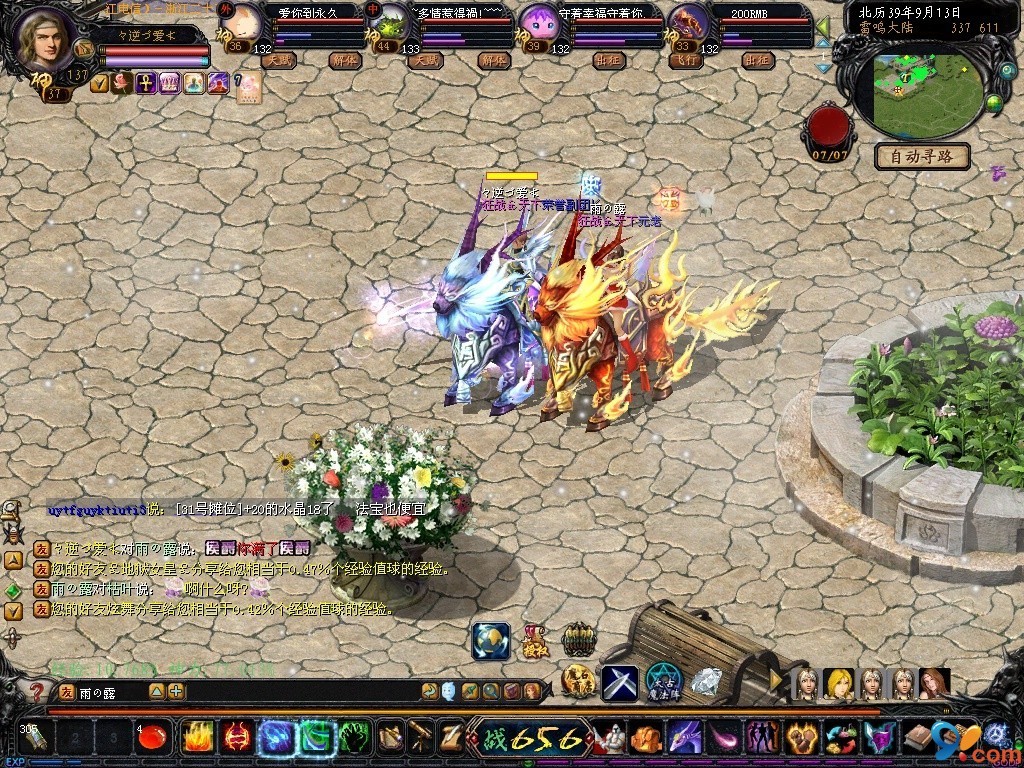Click the golden ankh buff icon
1024x768 pixels.
coord(146,83)
